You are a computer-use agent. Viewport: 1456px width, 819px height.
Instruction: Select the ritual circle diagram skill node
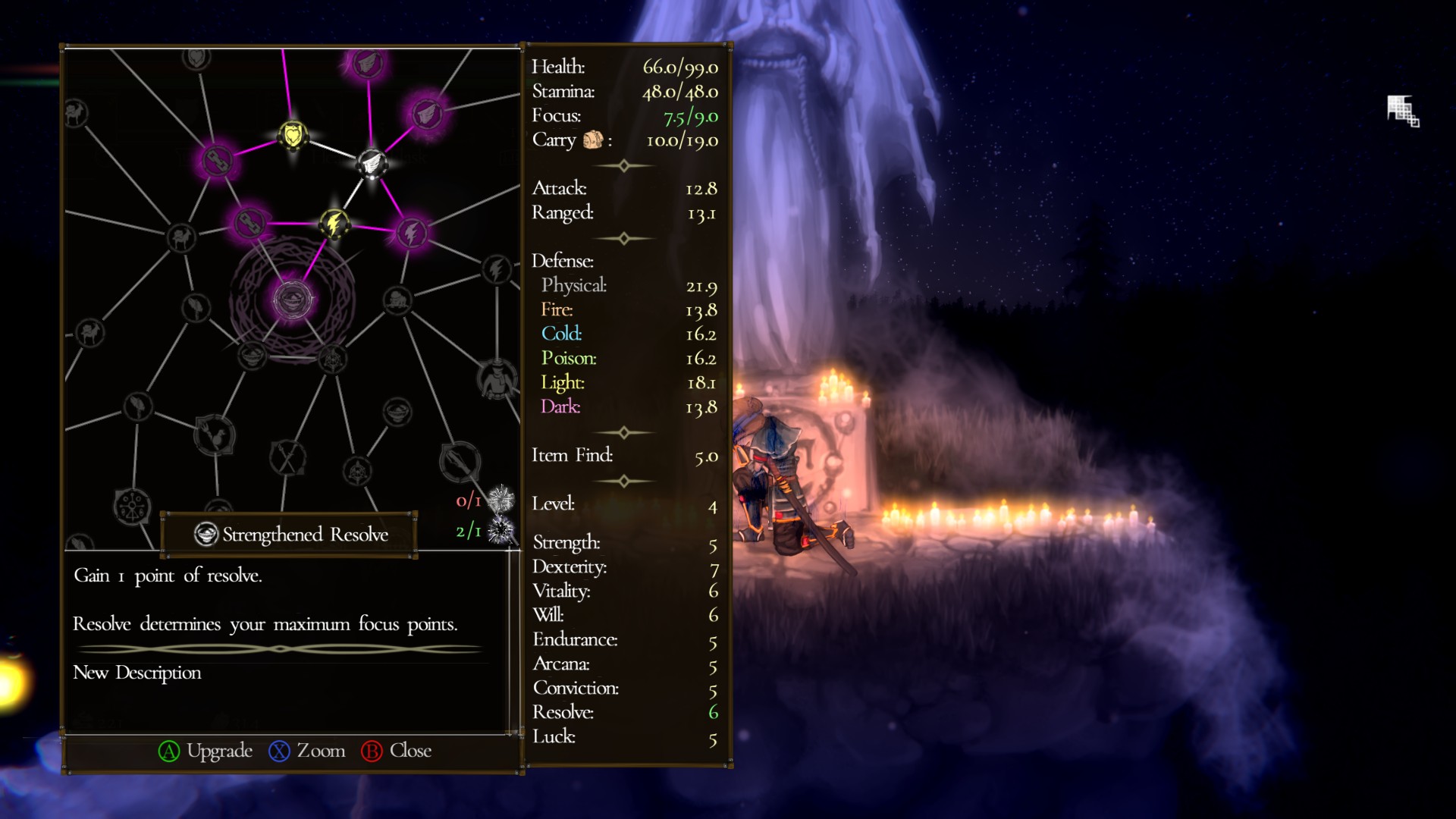click(x=132, y=506)
